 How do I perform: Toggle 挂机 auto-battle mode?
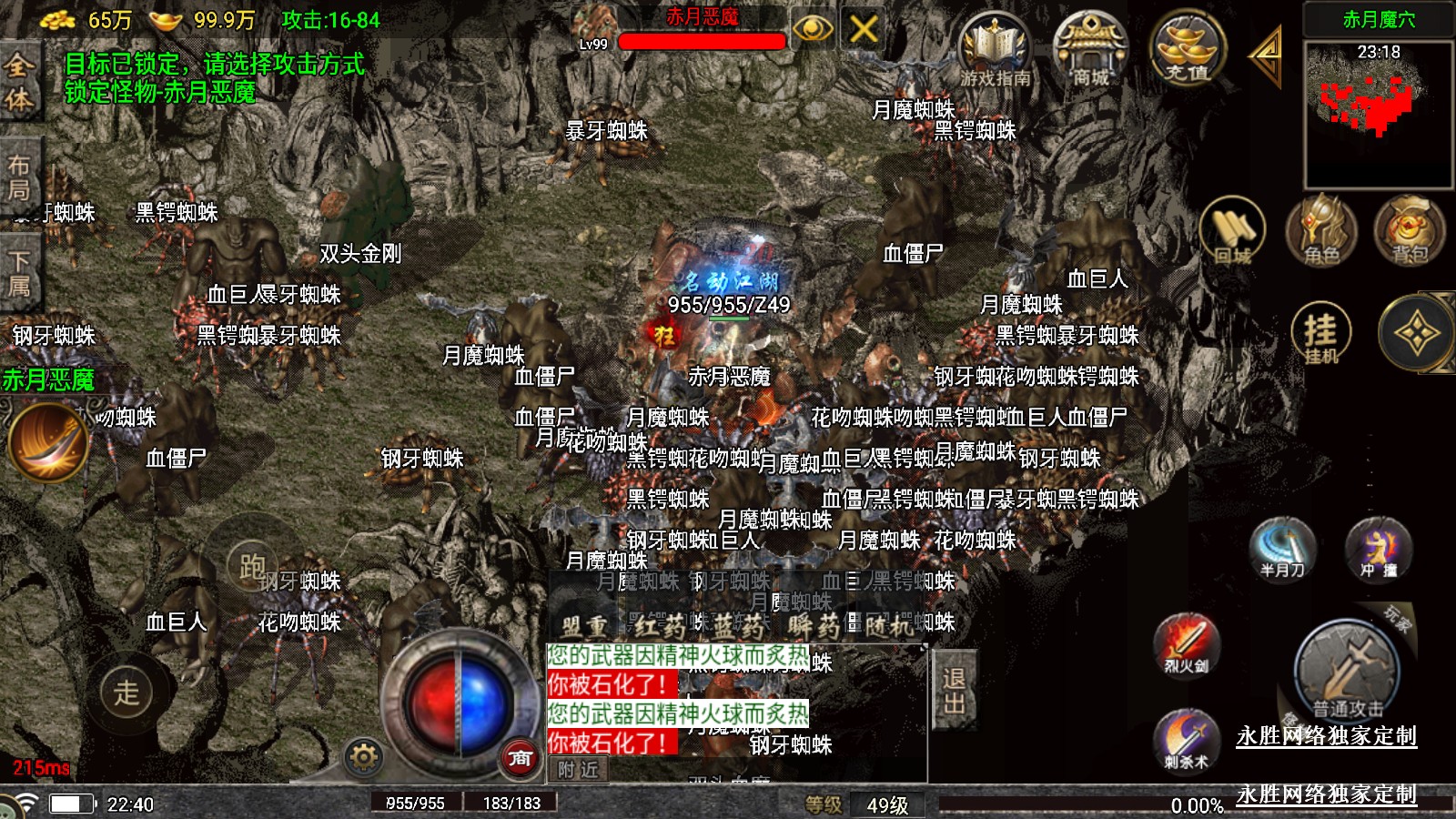pos(1320,333)
